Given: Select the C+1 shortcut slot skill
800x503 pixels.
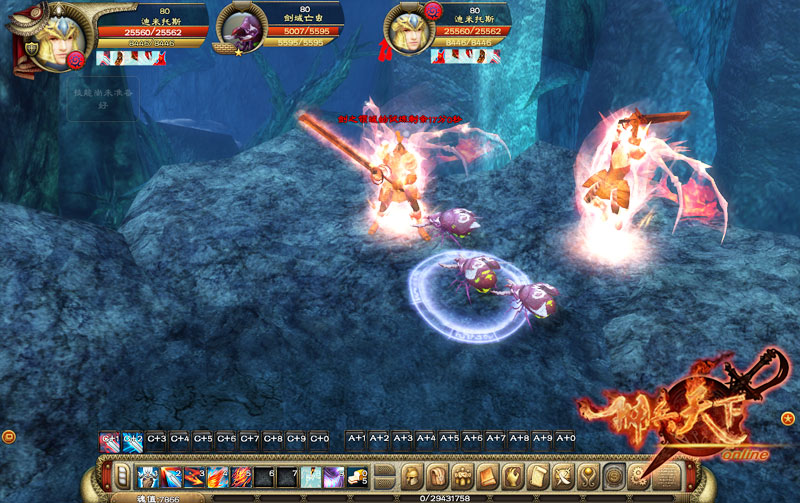Looking at the screenshot, I should 109,439.
